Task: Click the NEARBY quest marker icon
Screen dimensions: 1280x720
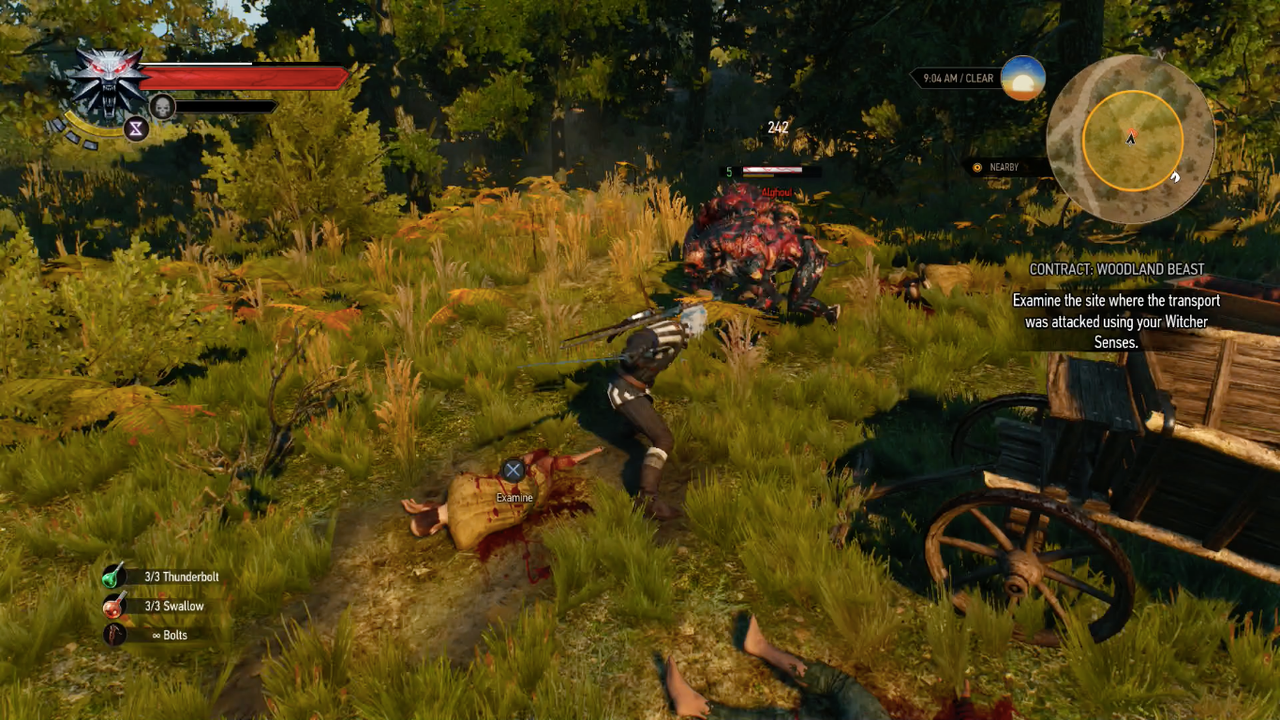Action: [x=977, y=168]
